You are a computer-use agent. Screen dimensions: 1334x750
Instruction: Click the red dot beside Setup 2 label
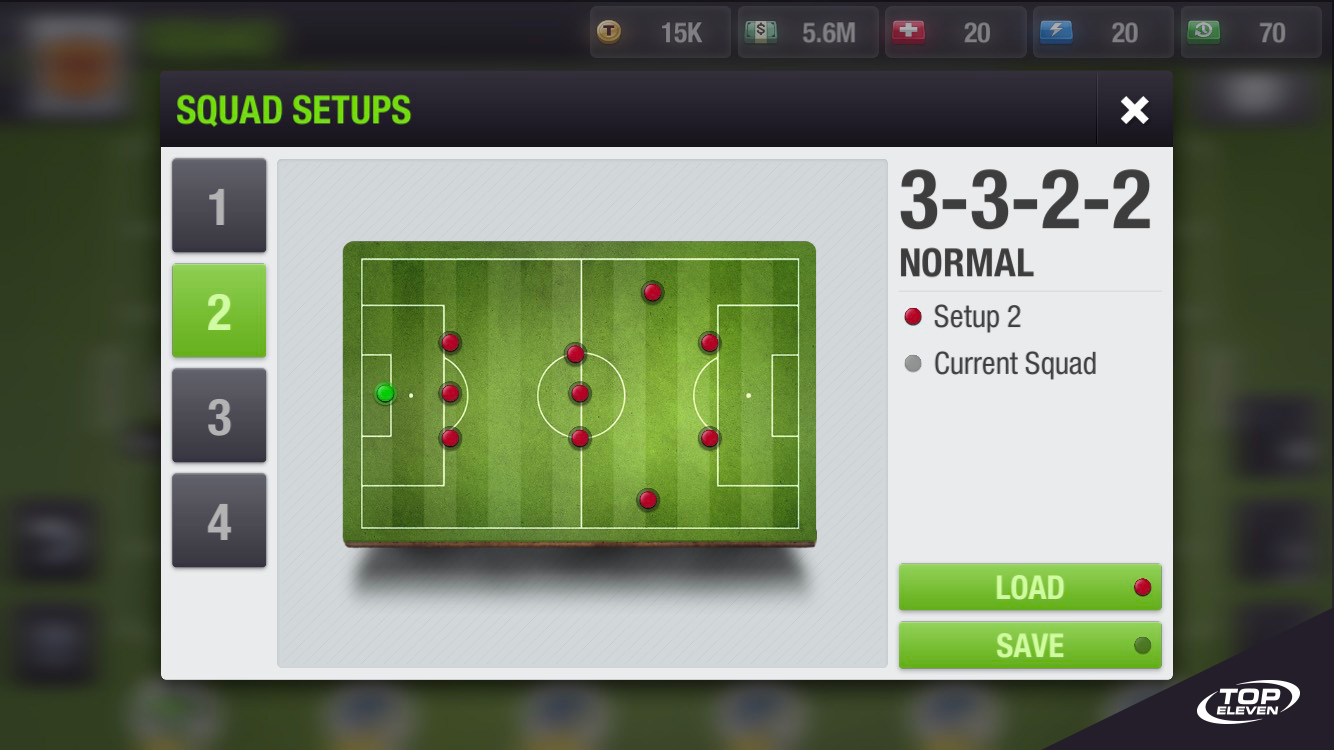[x=911, y=317]
